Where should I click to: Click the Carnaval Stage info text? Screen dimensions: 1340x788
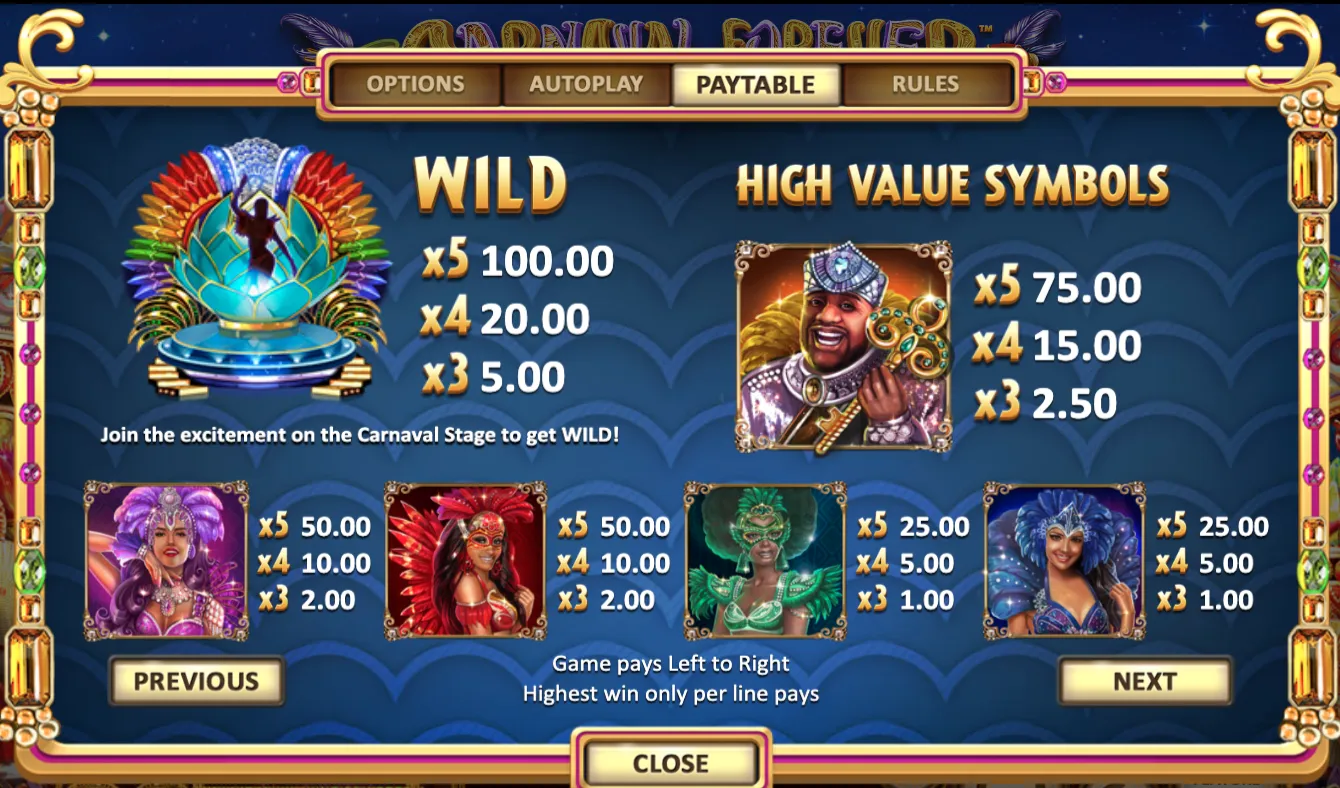pyautogui.click(x=360, y=435)
